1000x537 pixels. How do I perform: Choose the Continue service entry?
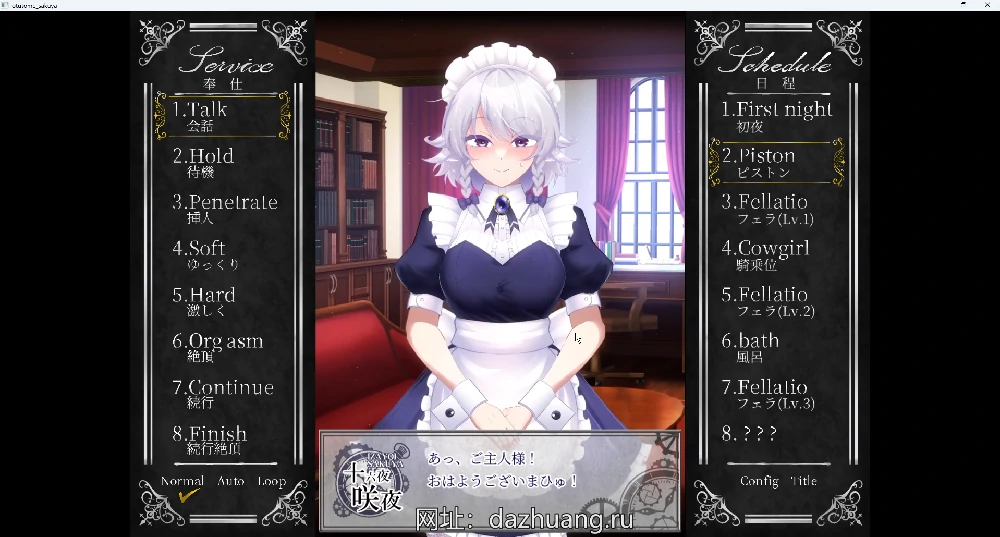(x=223, y=393)
